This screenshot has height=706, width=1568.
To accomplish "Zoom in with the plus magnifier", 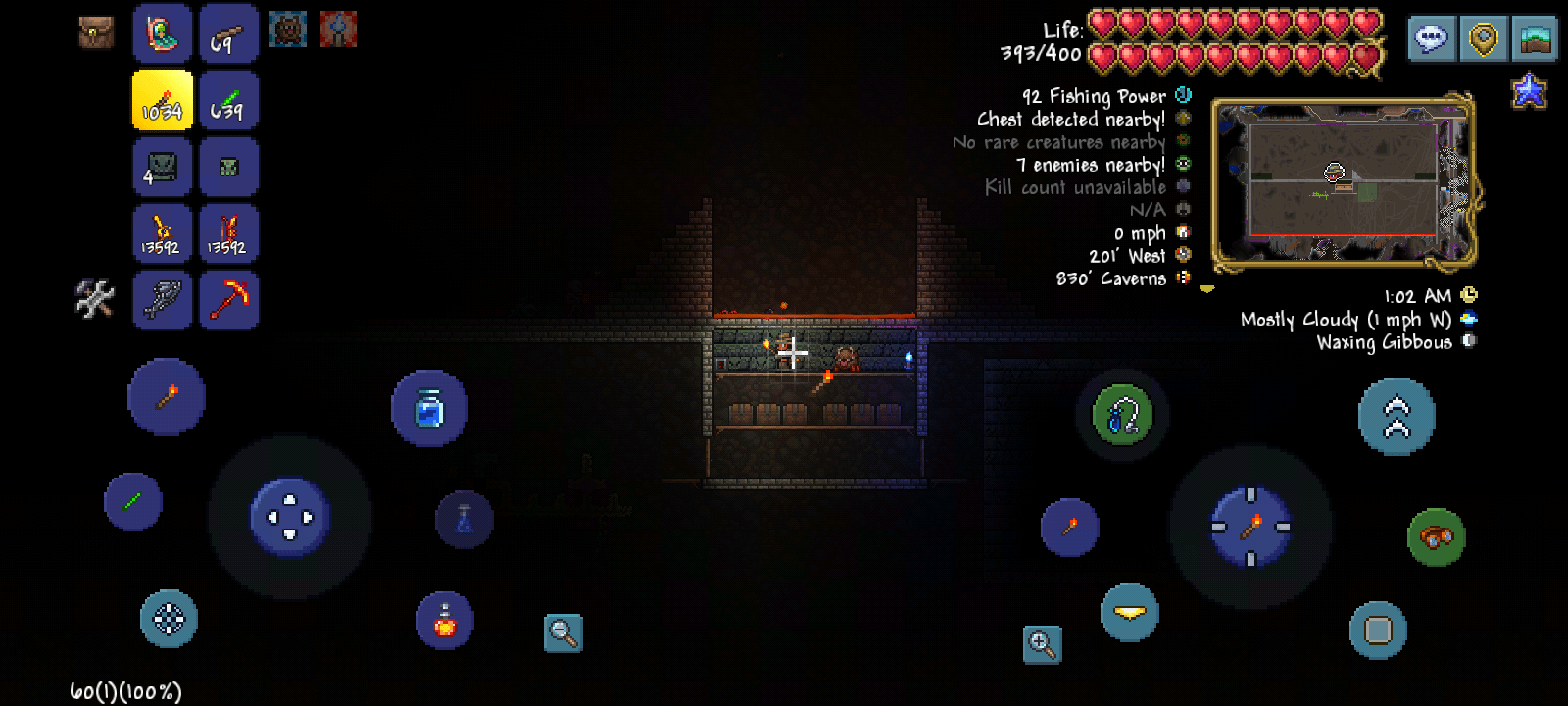I will pos(1042,644).
